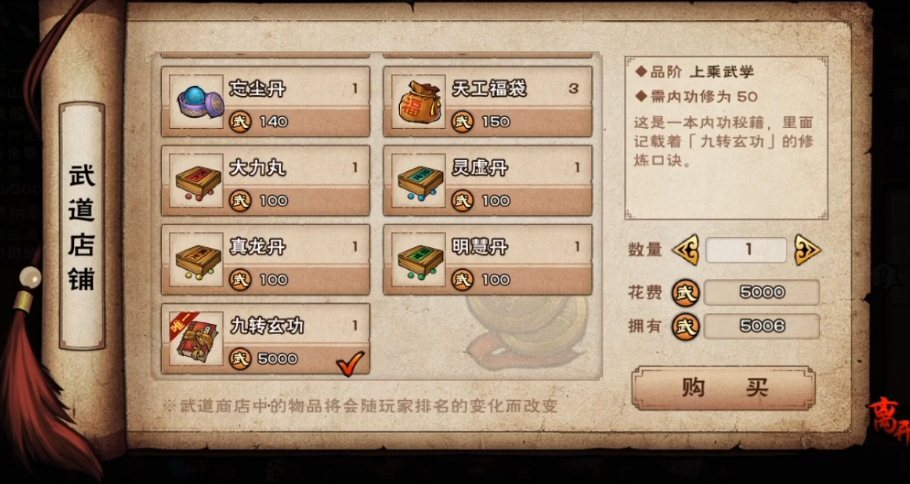Image resolution: width=910 pixels, height=484 pixels.
Task: Choose the 大力丸 item
Action: [265, 181]
